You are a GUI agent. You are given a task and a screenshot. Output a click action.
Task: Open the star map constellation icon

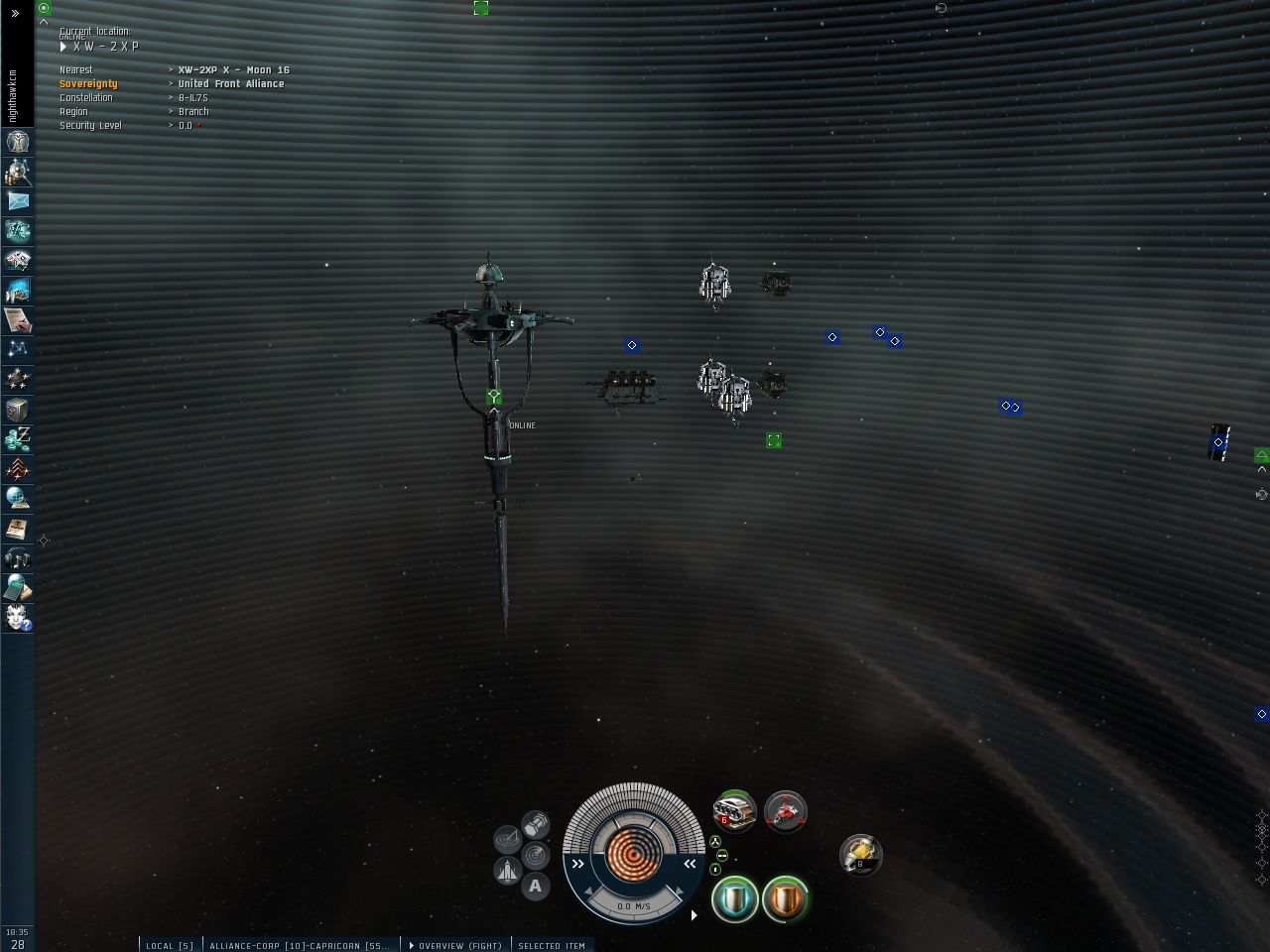coord(18,349)
